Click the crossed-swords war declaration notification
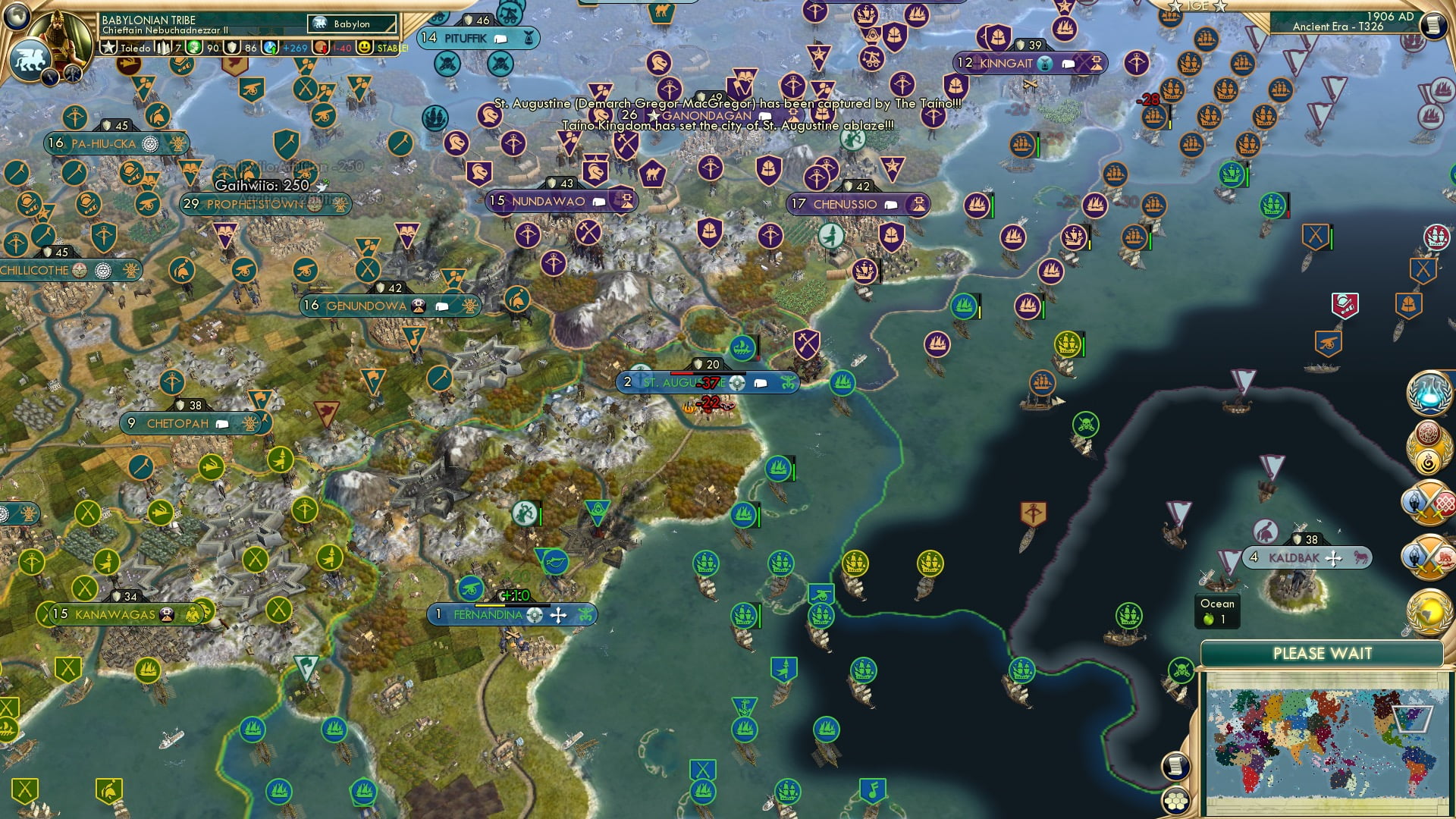Screen dimensions: 1456x819 (x=1429, y=502)
